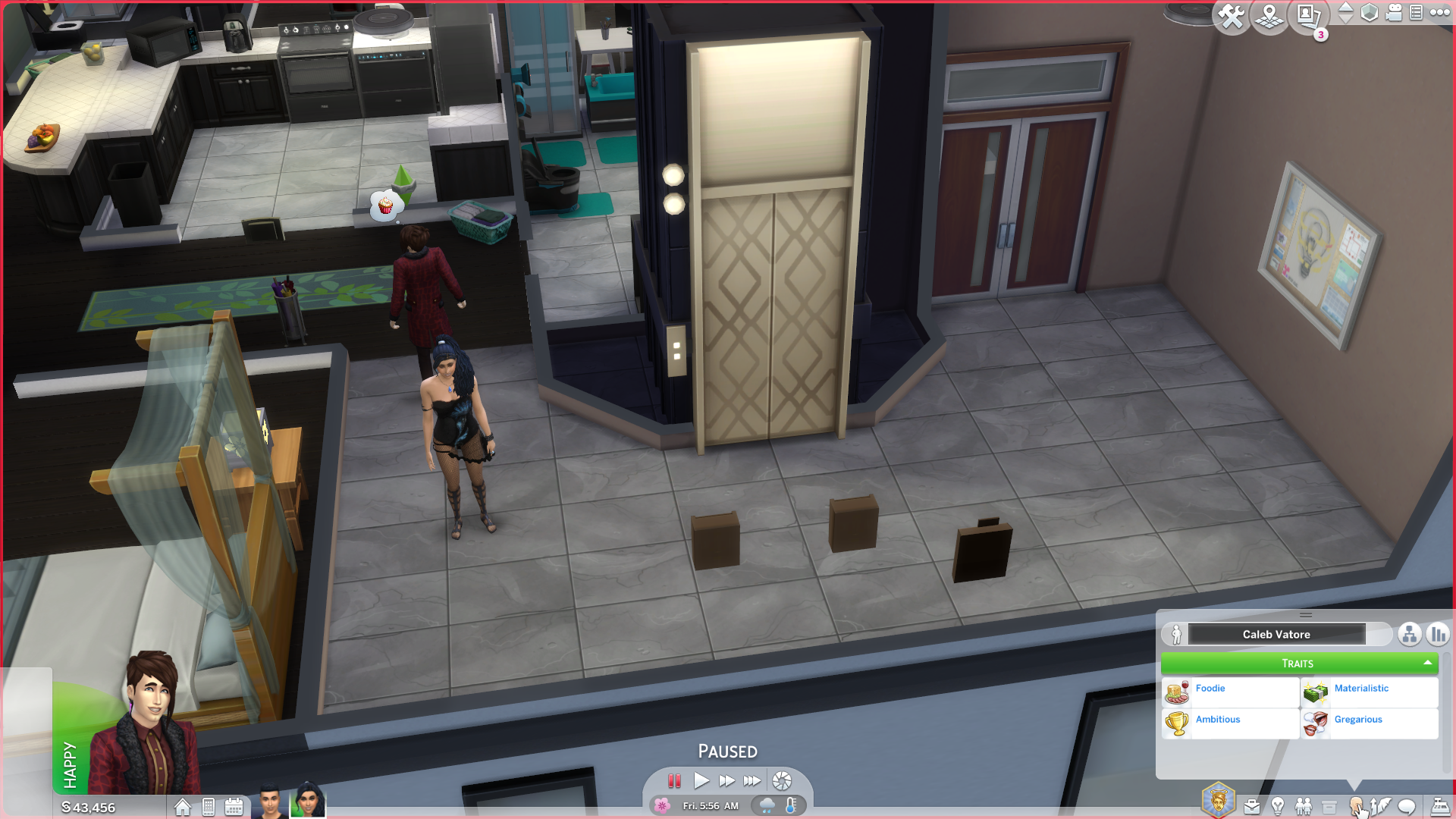Open the Bills cash register icon
This screenshot has width=1456, height=819.
click(1441, 806)
